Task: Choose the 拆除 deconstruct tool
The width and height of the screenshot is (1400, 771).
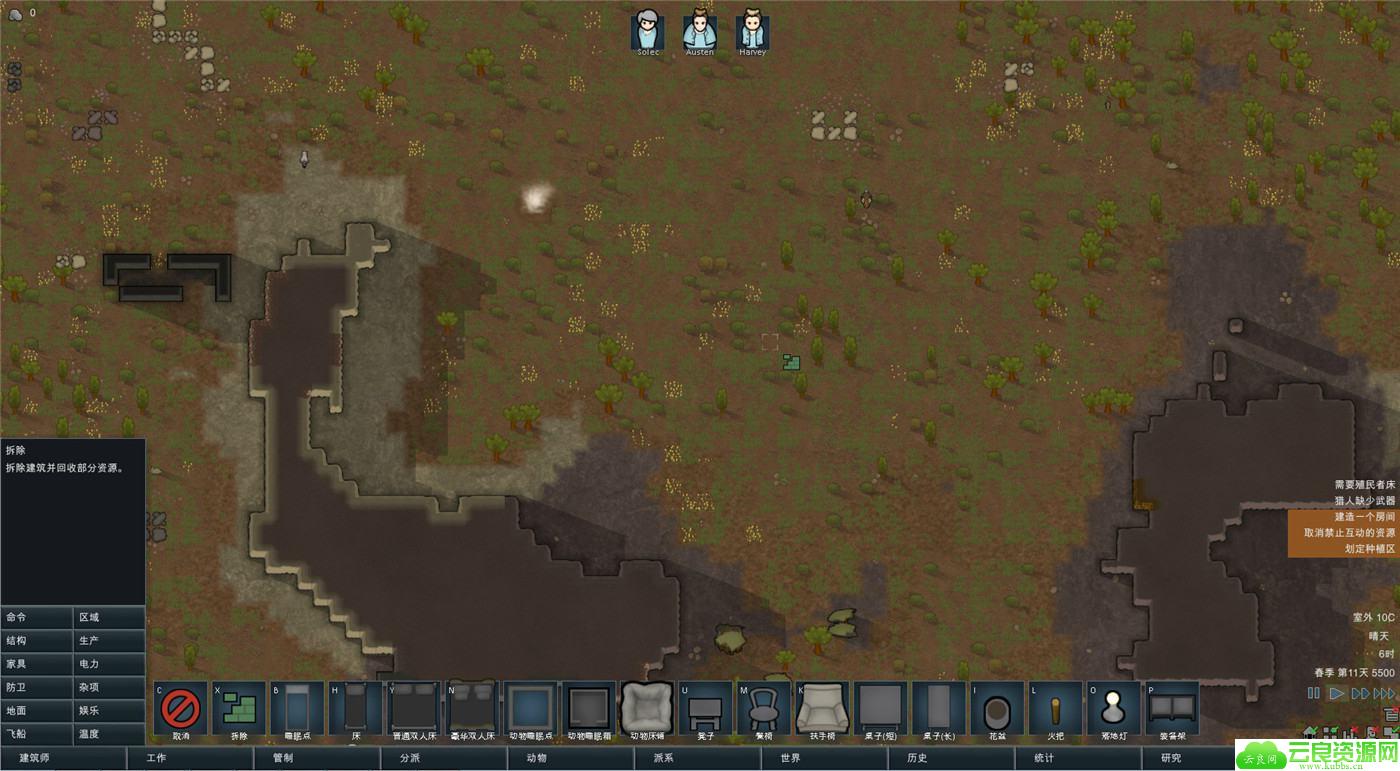Action: coord(239,708)
